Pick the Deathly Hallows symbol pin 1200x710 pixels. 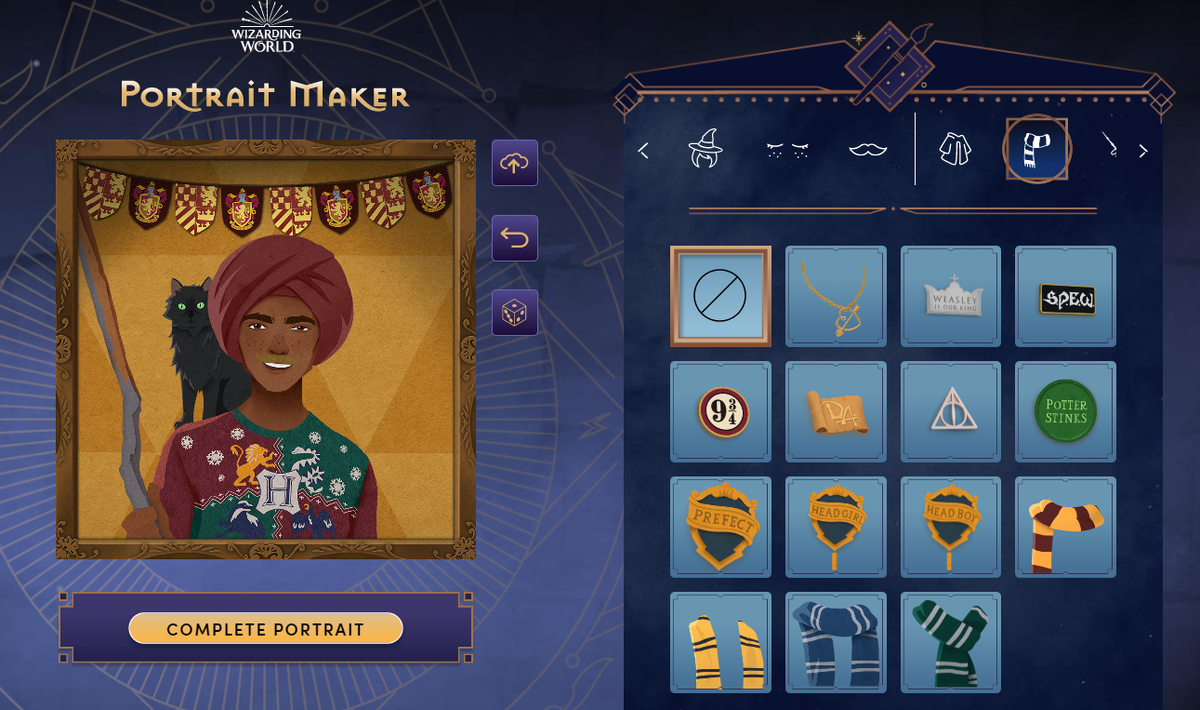click(950, 411)
